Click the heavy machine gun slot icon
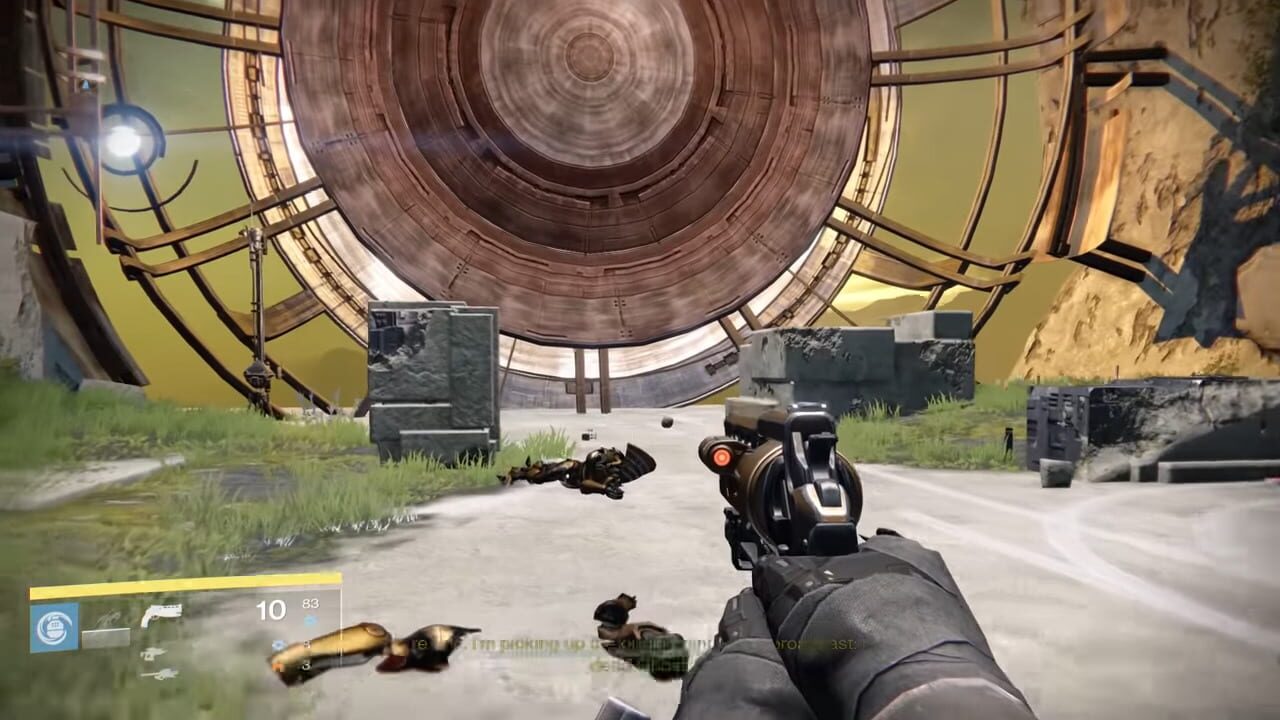The image size is (1280, 720). (158, 674)
